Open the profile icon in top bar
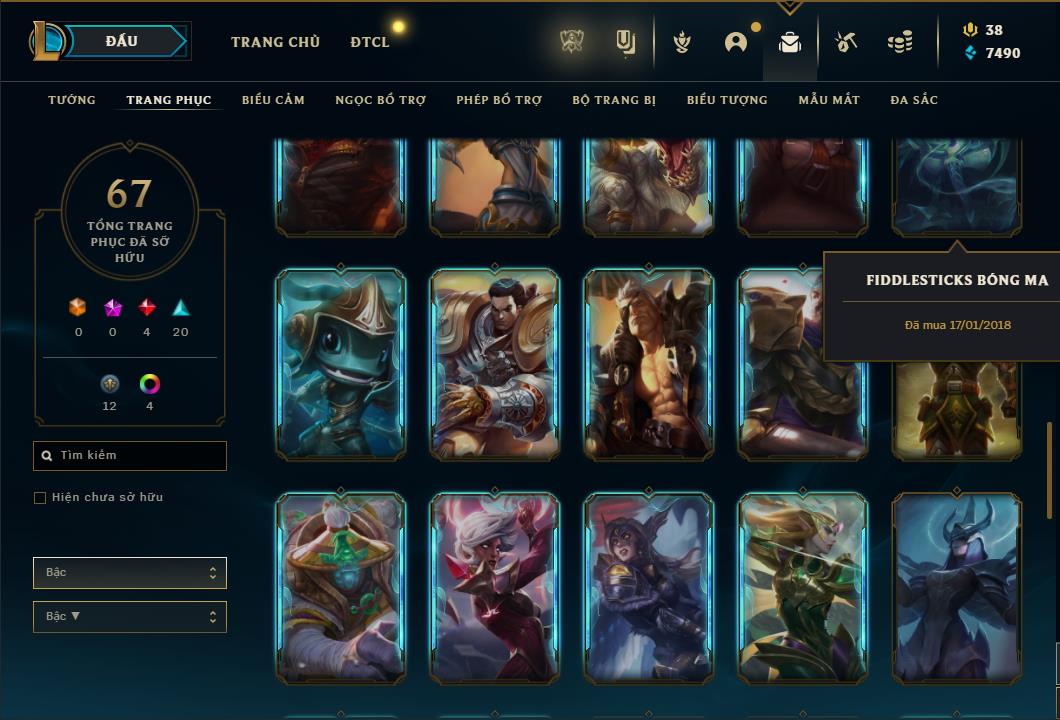Screen dimensions: 1060x720 [x=736, y=42]
